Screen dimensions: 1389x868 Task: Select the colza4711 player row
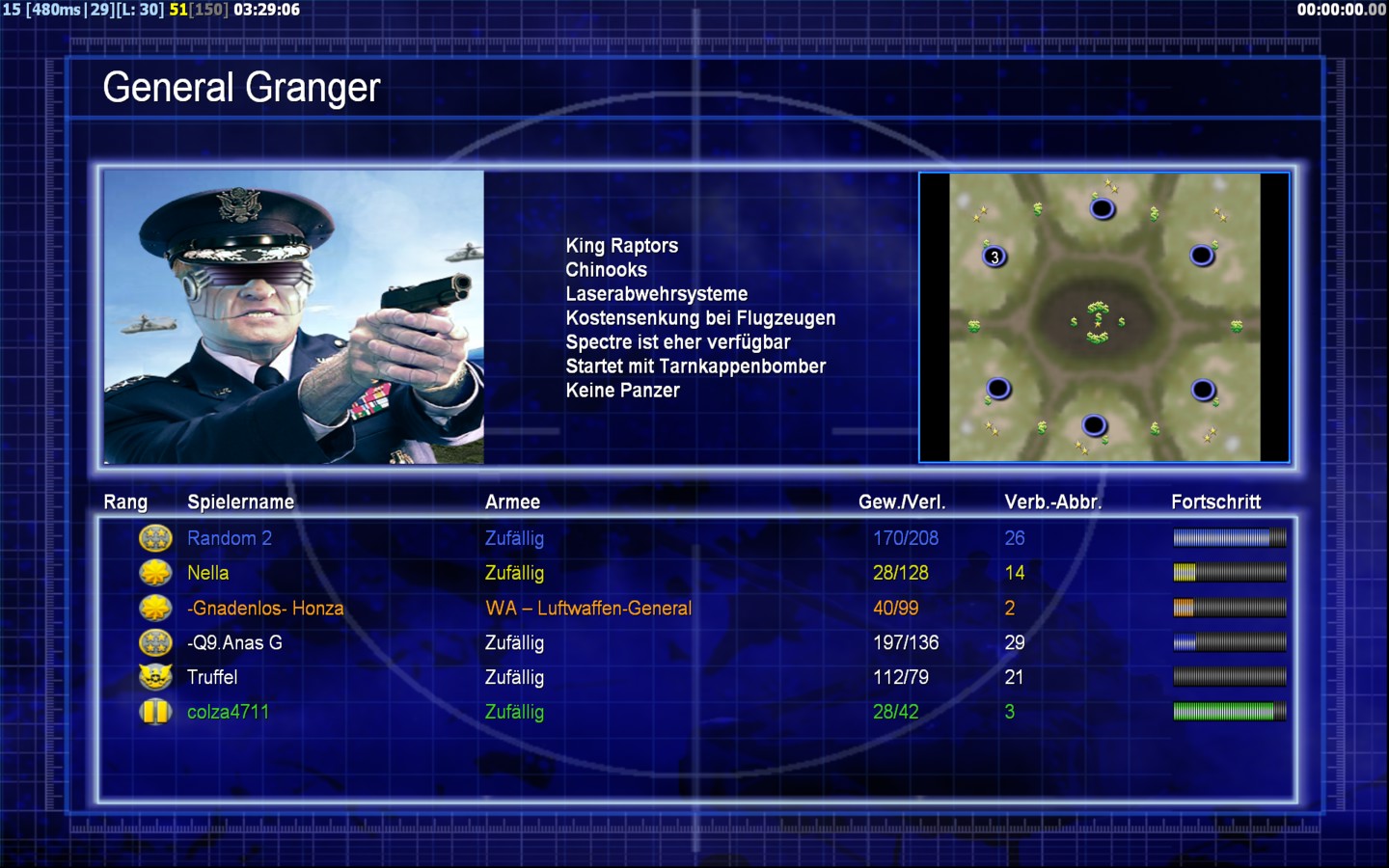228,712
